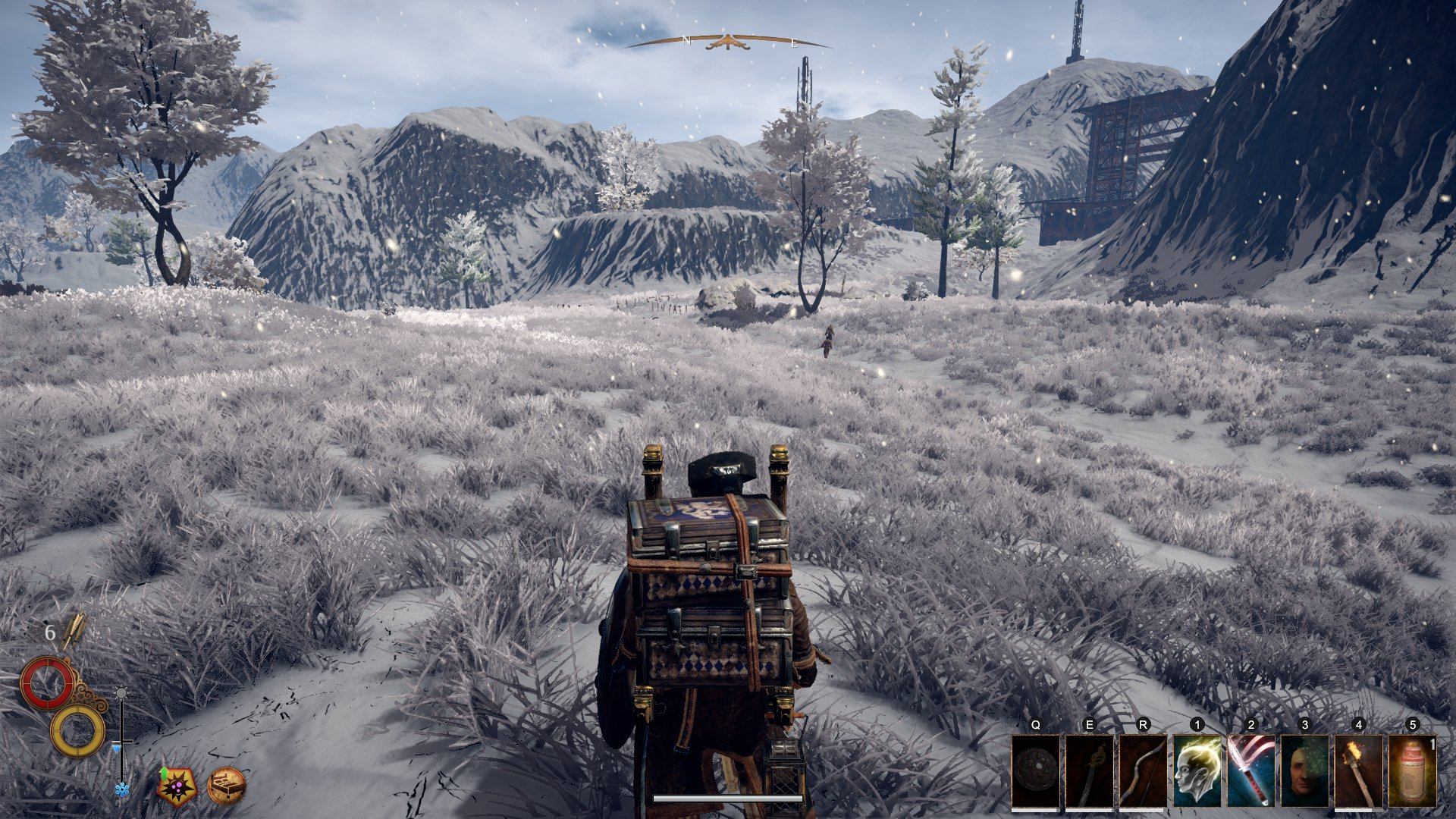Click the red health ring gauge
This screenshot has height=819, width=1456.
pos(47,682)
